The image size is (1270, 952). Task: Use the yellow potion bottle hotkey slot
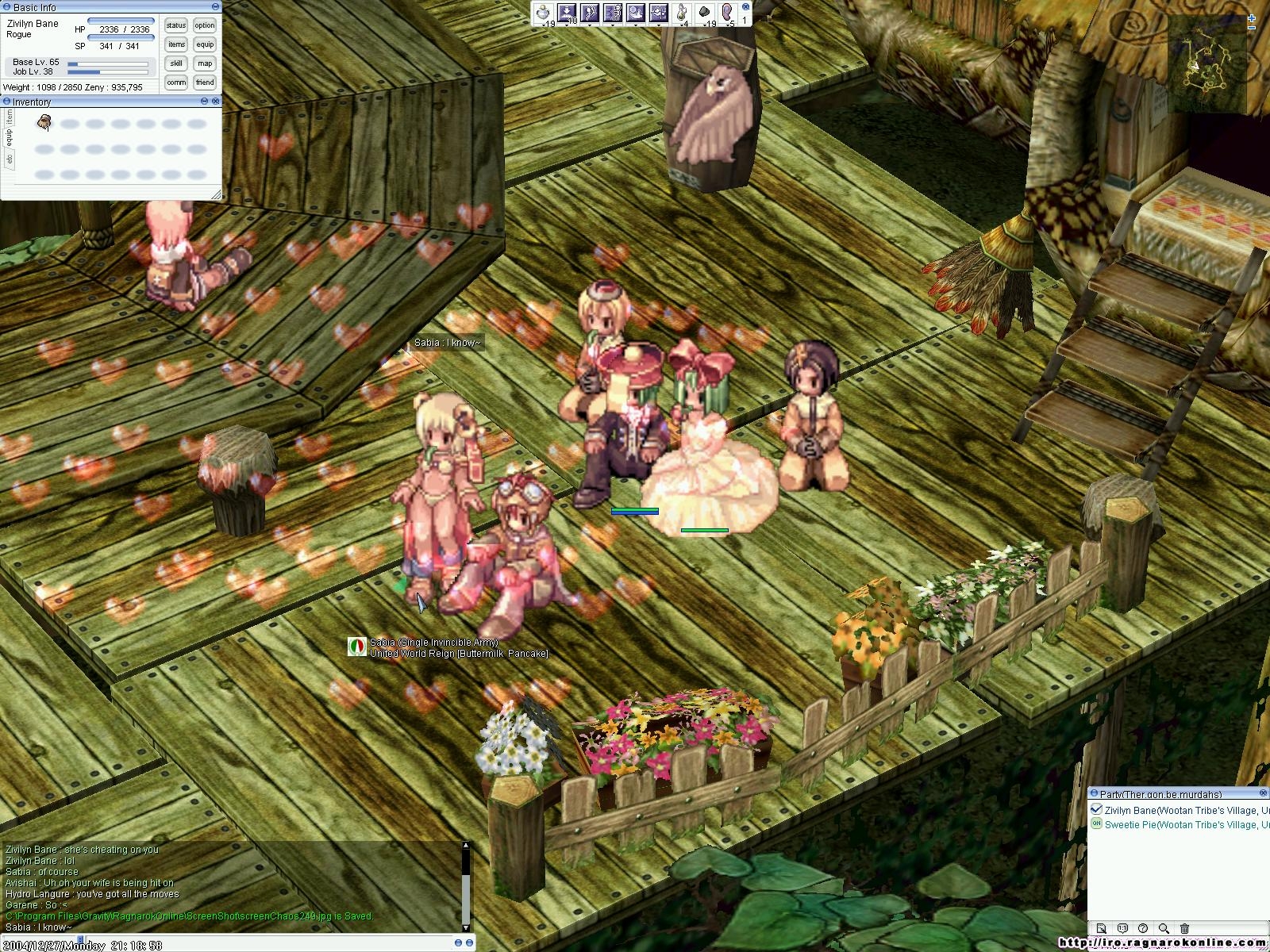681,13
